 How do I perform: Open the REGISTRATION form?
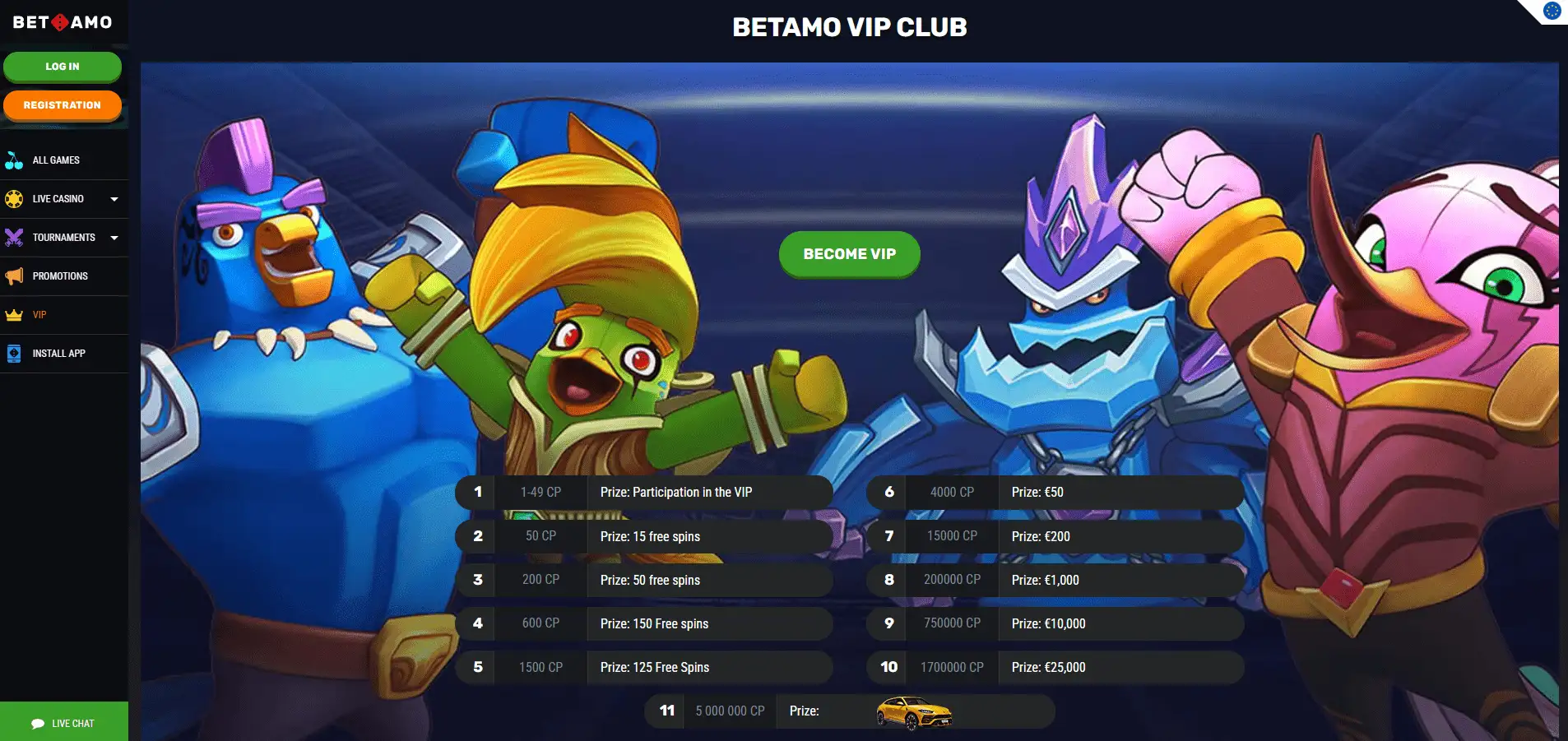[x=63, y=105]
